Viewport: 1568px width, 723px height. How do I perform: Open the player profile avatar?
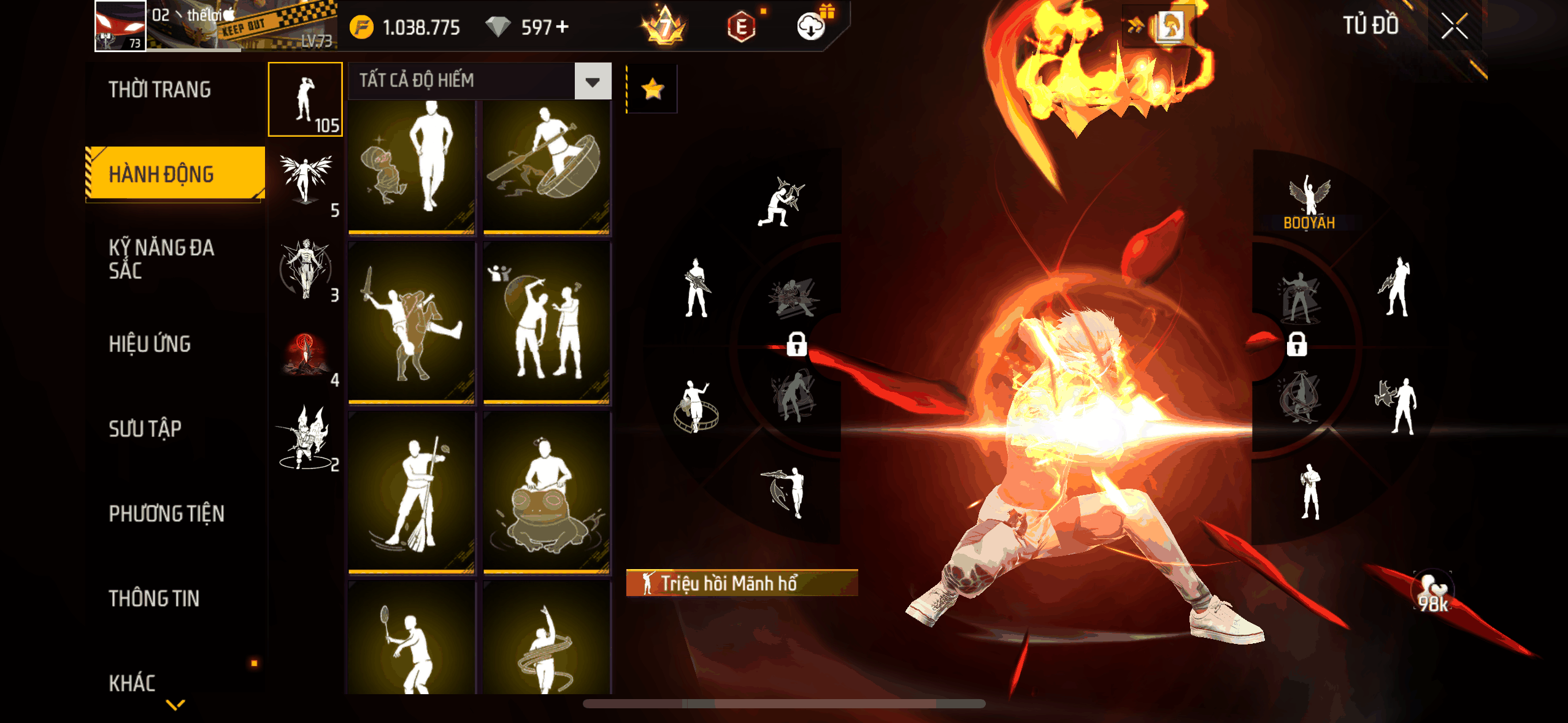pyautogui.click(x=120, y=26)
